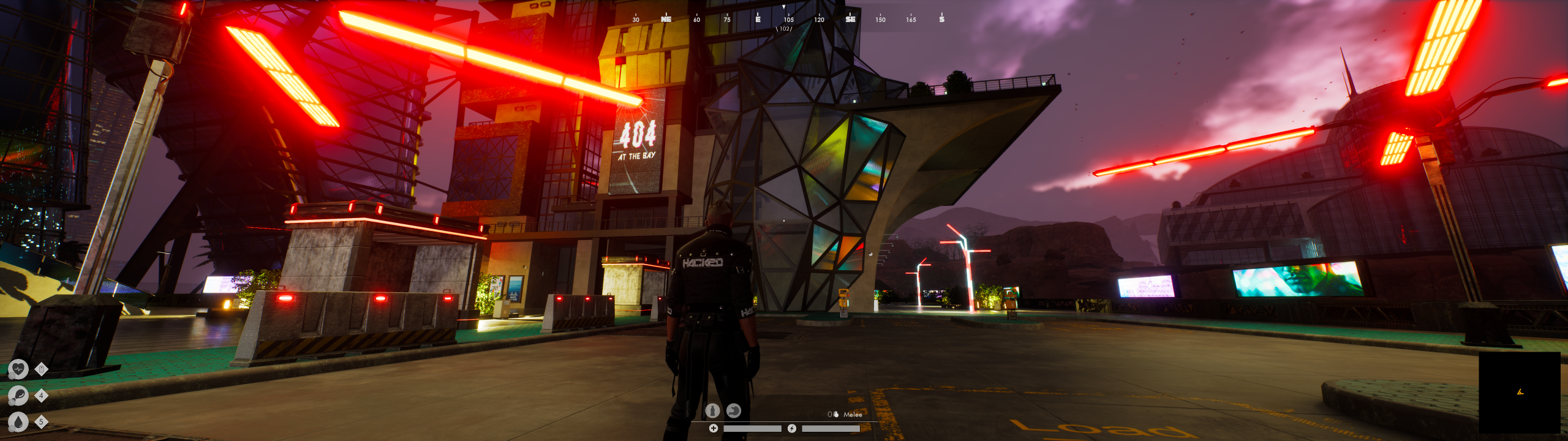Use the water droplet drink slot

(x=18, y=422)
